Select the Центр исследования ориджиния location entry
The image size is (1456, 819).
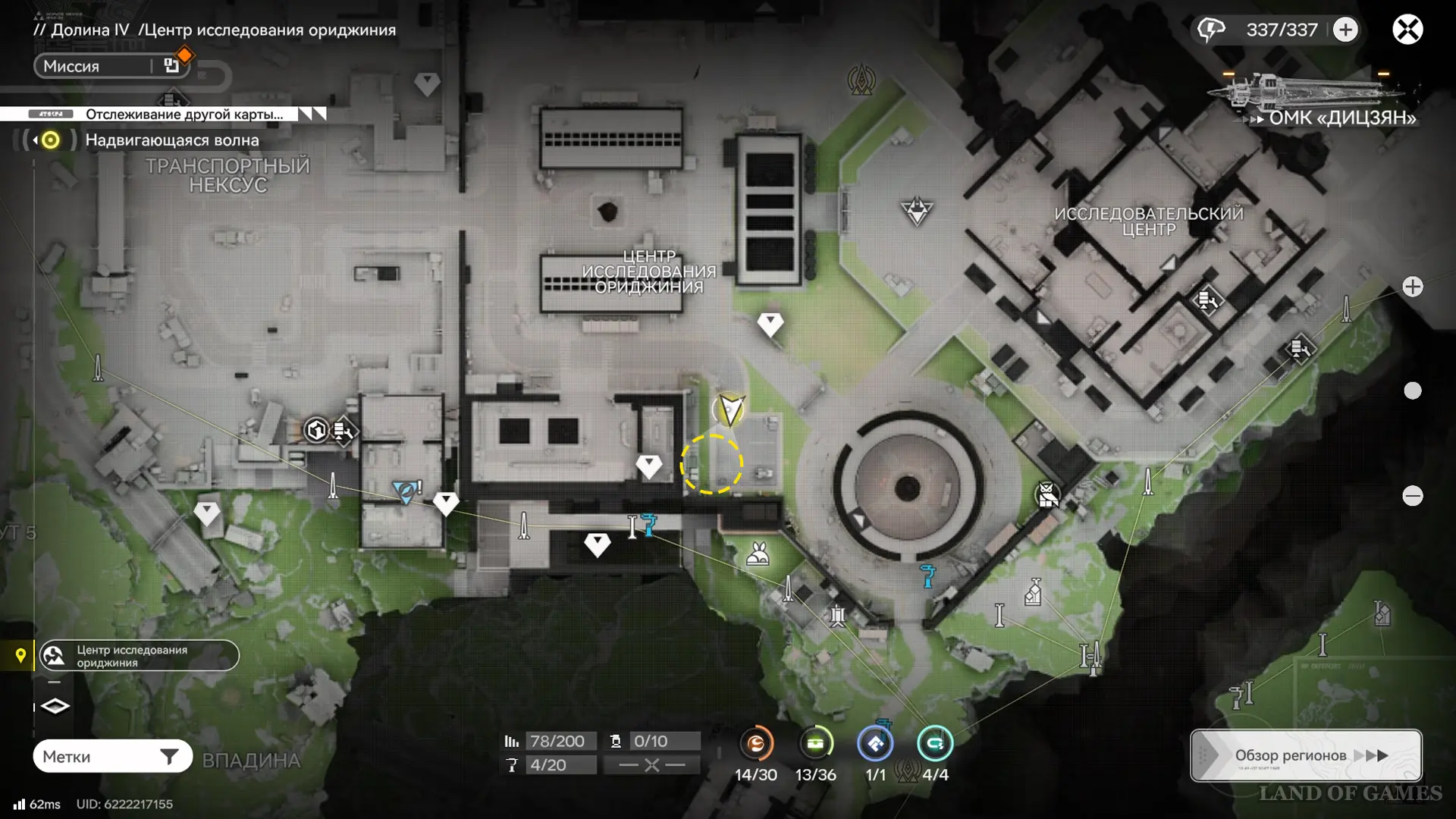[139, 656]
